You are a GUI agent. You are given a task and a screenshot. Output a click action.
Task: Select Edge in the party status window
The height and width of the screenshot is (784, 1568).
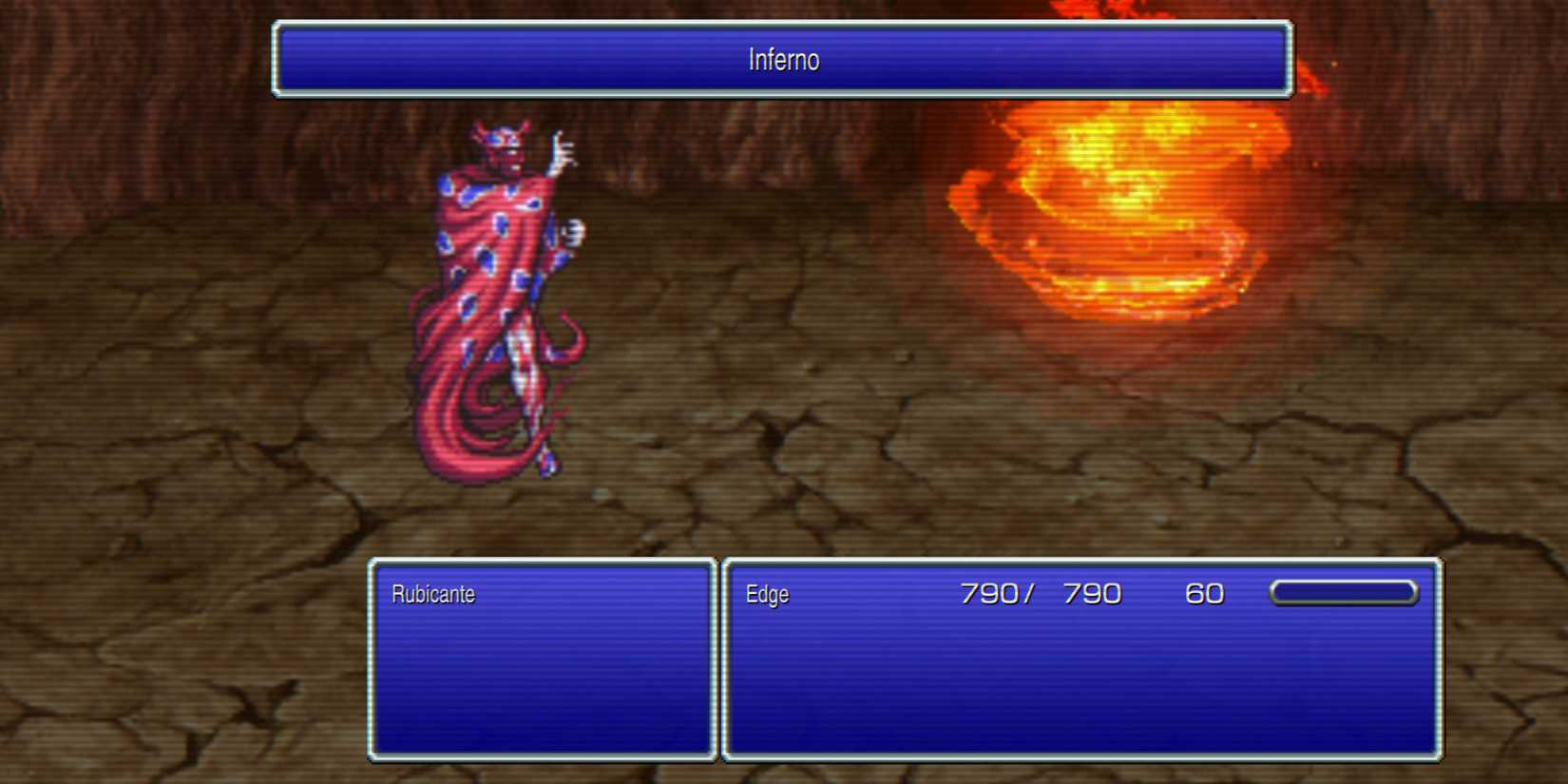tap(766, 595)
